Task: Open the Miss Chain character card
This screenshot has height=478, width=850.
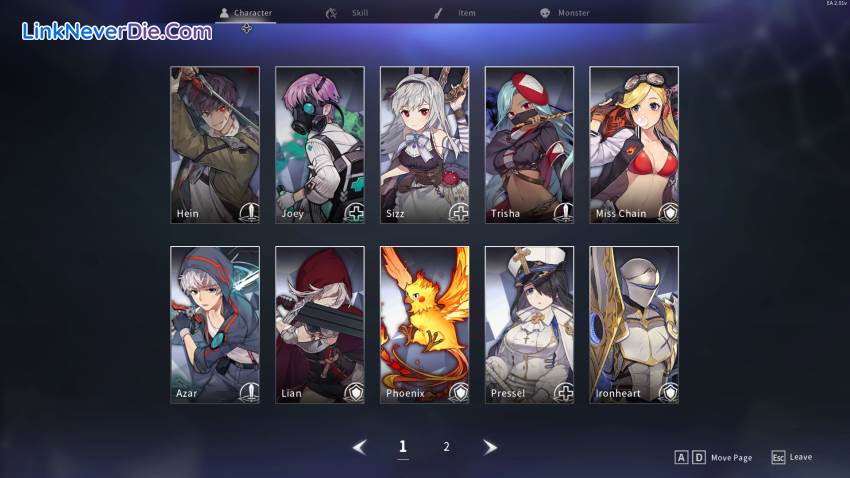Action: 634,145
